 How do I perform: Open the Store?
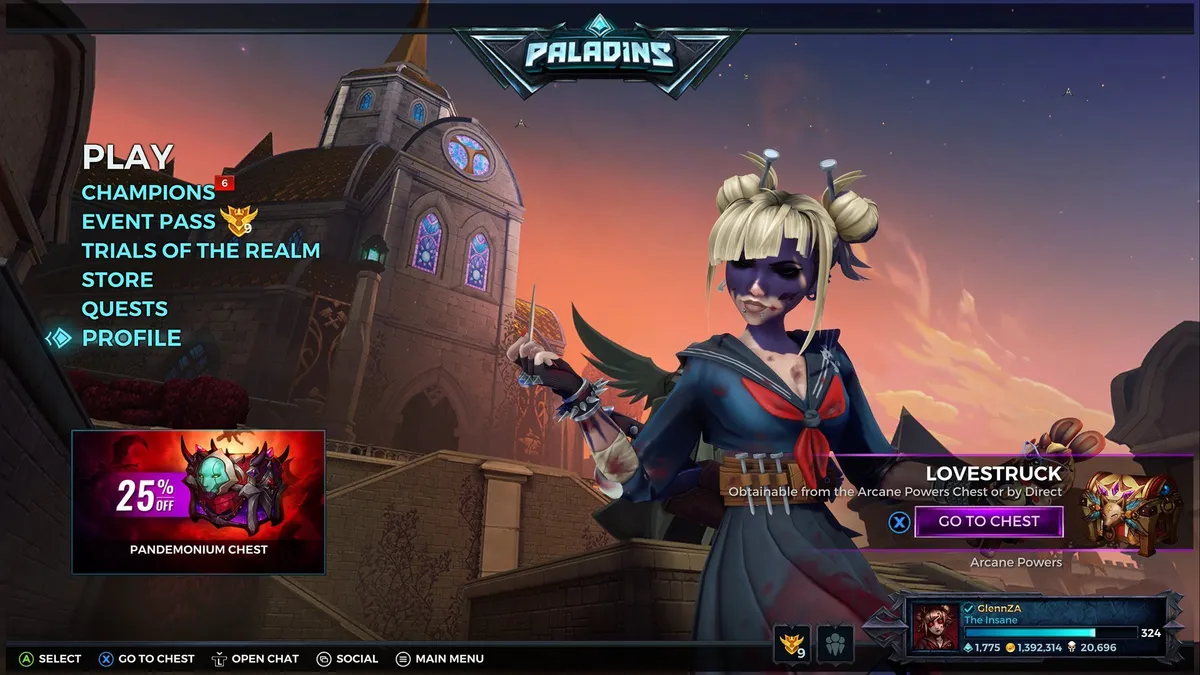[117, 279]
